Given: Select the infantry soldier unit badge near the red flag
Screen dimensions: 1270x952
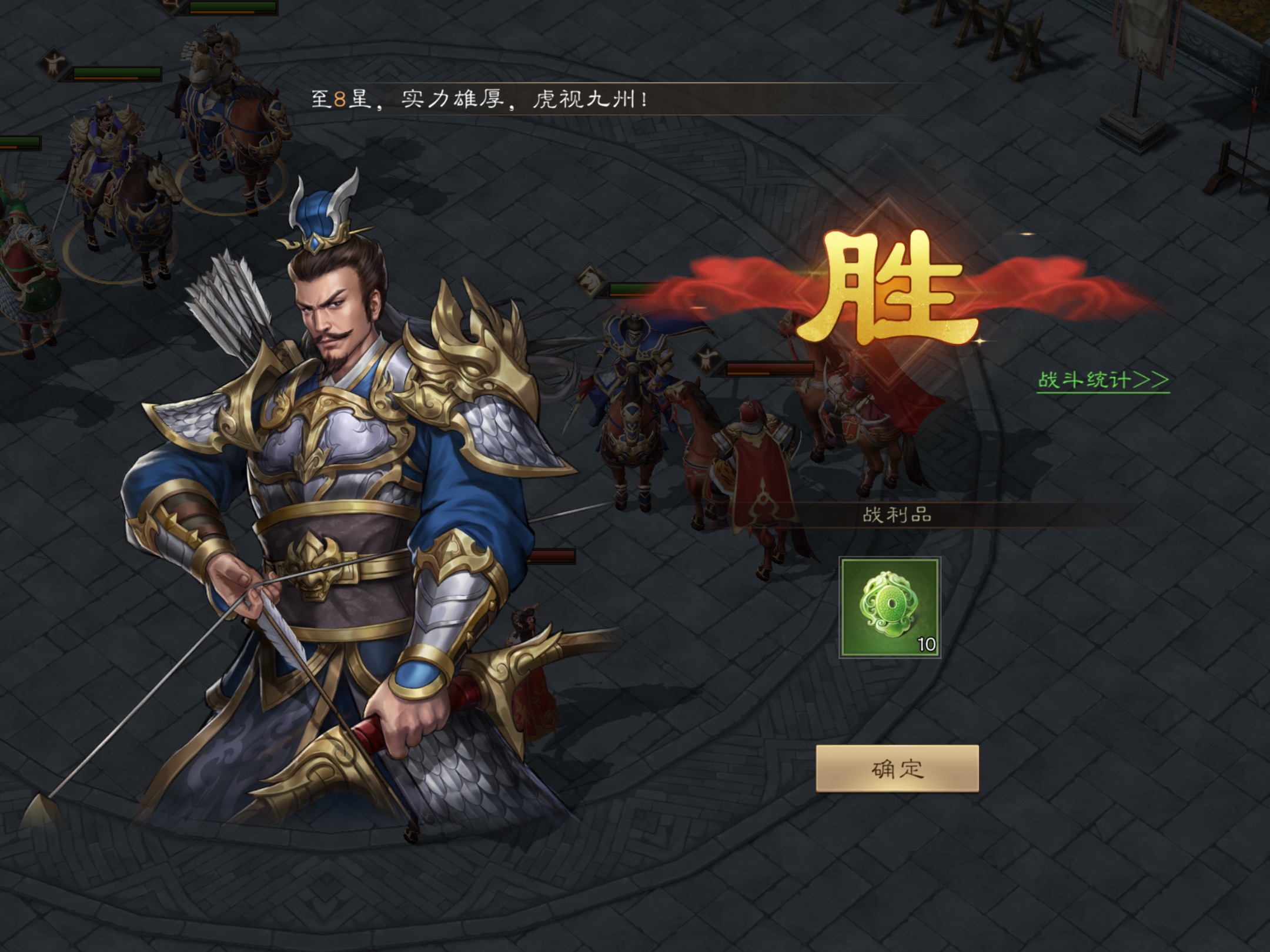Looking at the screenshot, I should 708,359.
